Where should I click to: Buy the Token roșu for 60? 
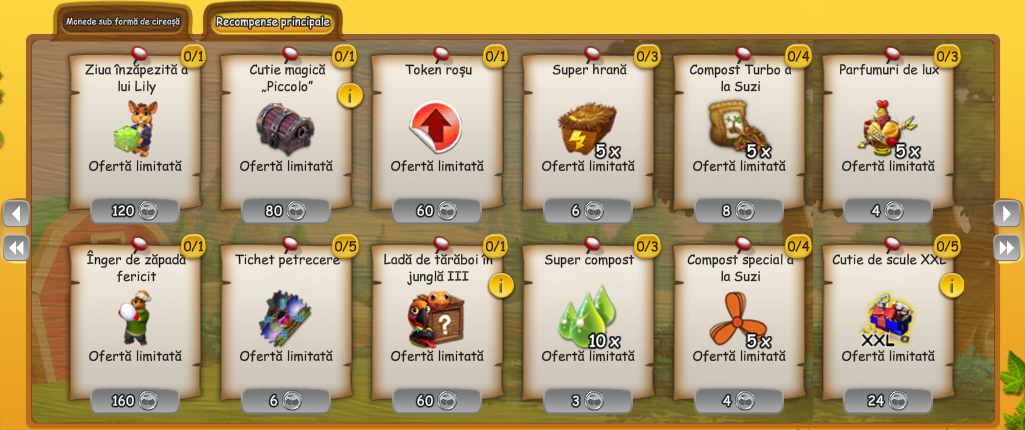pyautogui.click(x=437, y=211)
